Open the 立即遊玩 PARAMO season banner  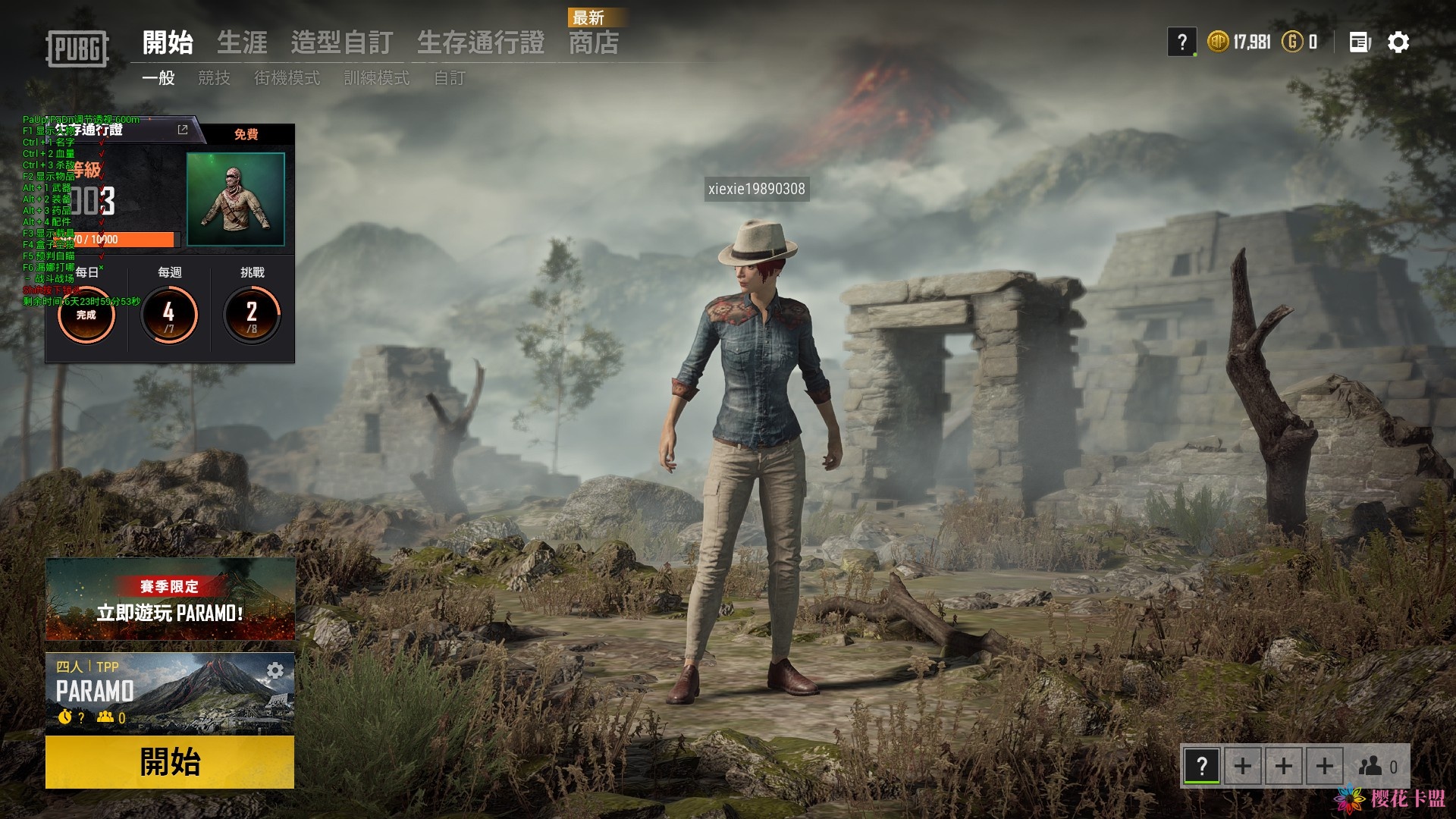tap(170, 599)
